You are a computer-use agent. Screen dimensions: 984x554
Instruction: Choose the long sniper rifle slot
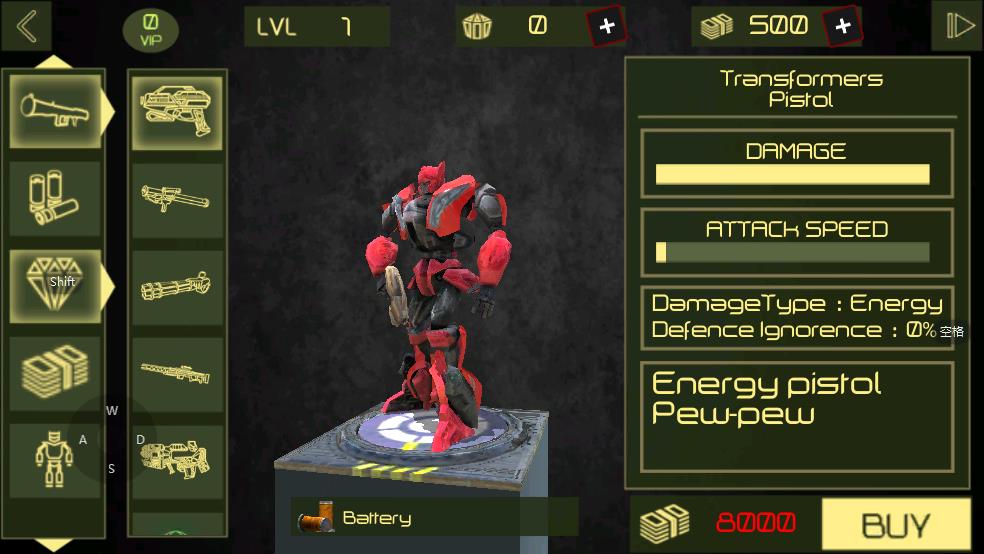[x=178, y=373]
